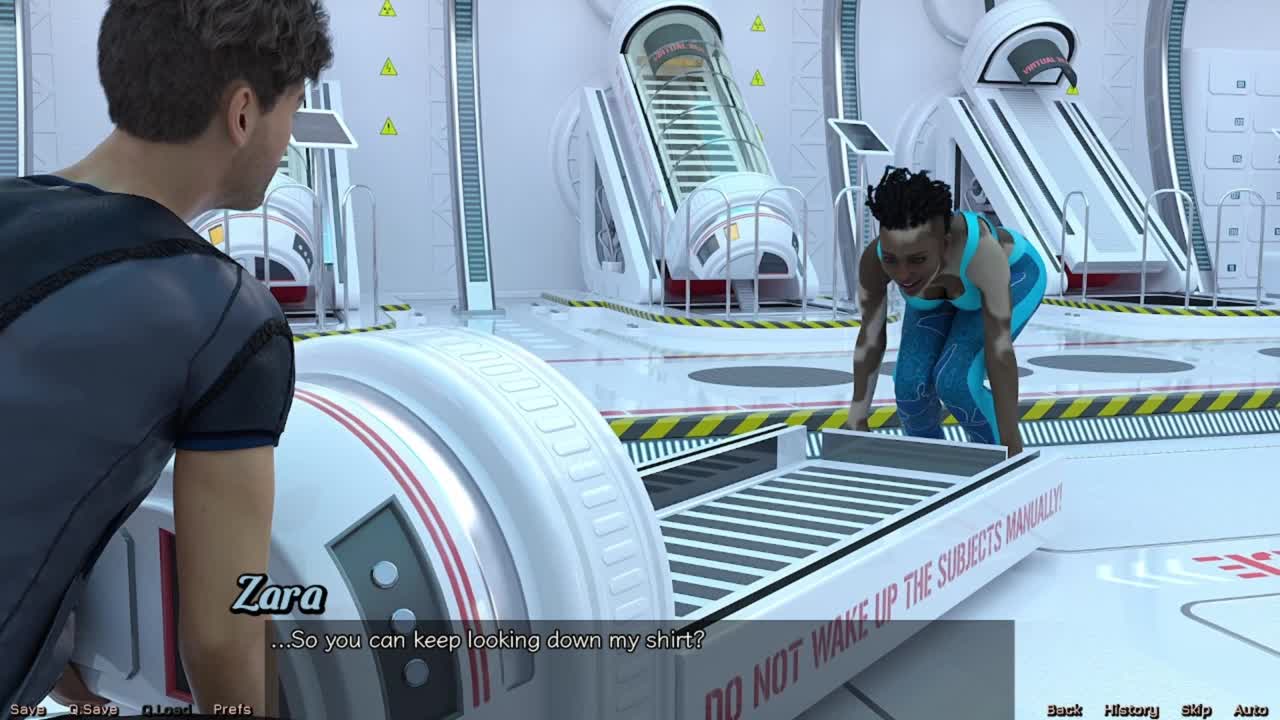Open the Save menu
The image size is (1280, 720).
27,709
